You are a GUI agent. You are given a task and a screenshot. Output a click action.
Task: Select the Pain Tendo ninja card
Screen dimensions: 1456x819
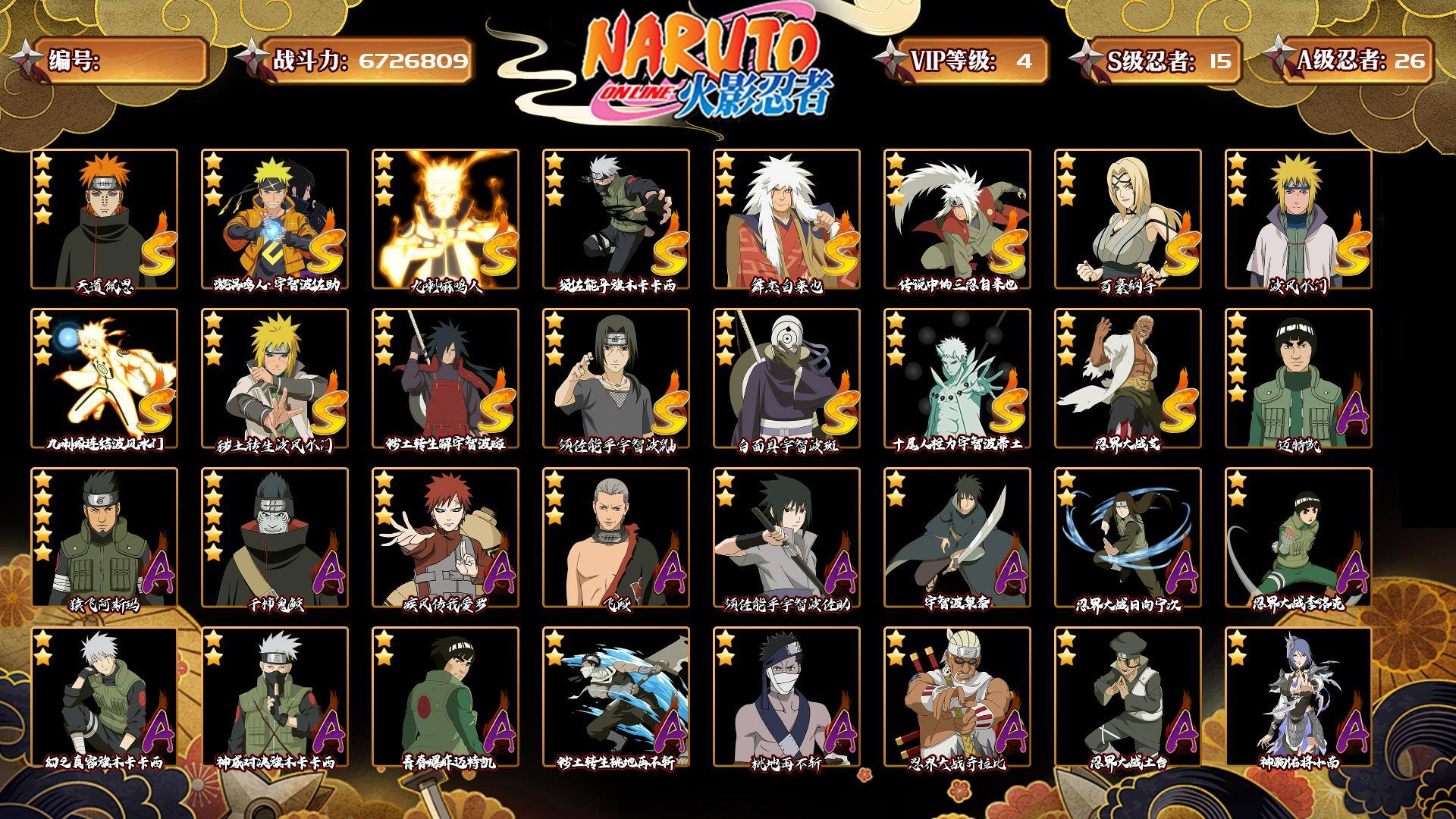(x=104, y=218)
